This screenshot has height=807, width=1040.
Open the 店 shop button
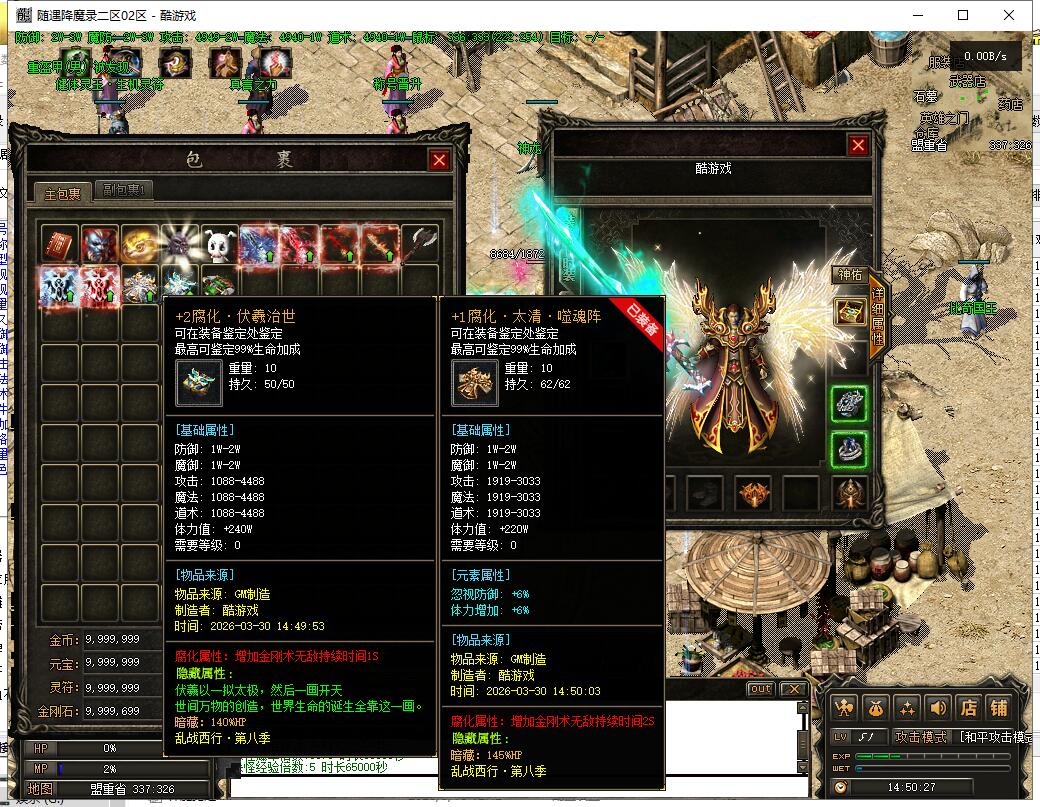(969, 707)
